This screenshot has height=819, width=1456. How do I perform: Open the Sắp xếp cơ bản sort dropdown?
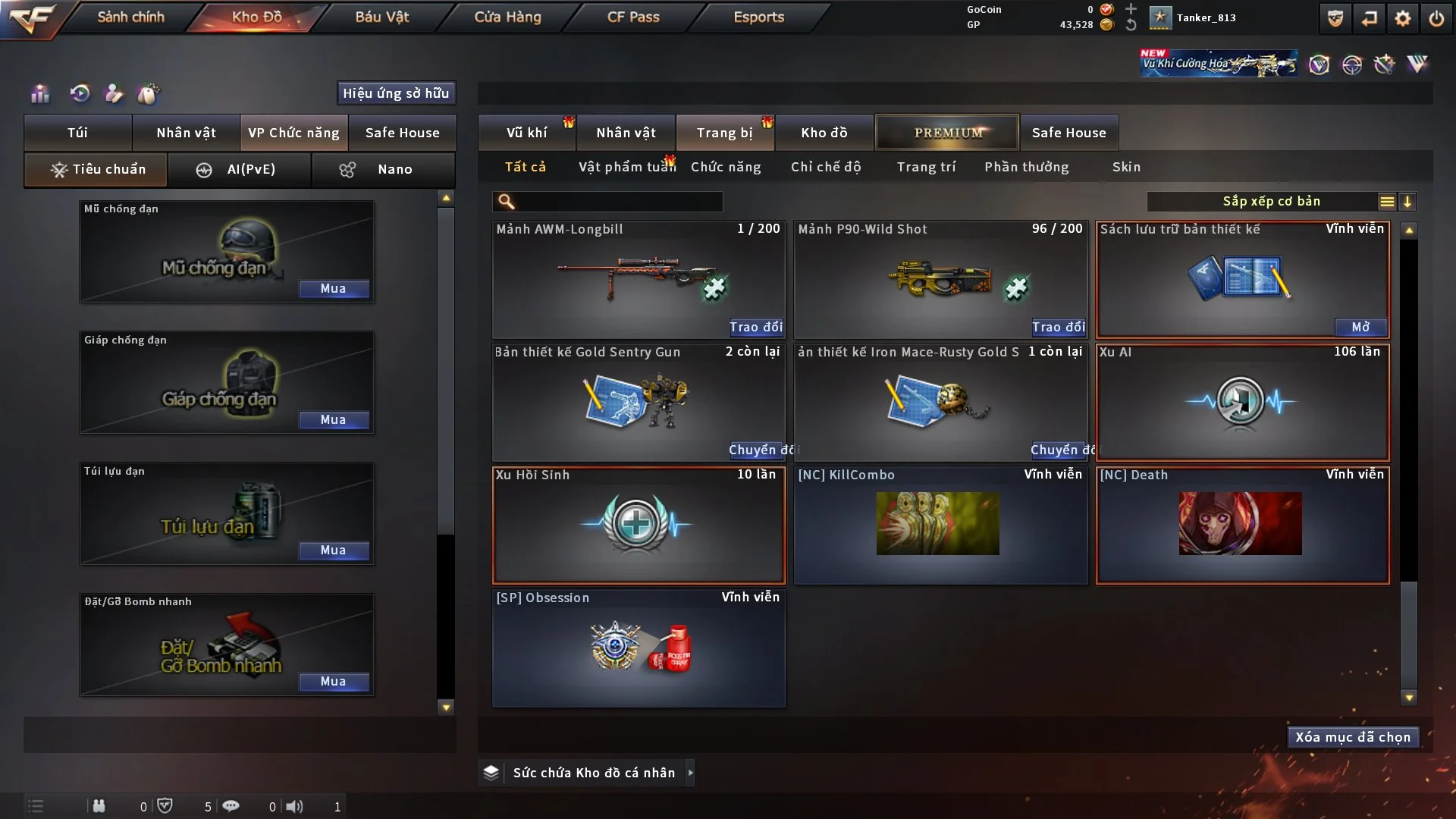(x=1272, y=202)
